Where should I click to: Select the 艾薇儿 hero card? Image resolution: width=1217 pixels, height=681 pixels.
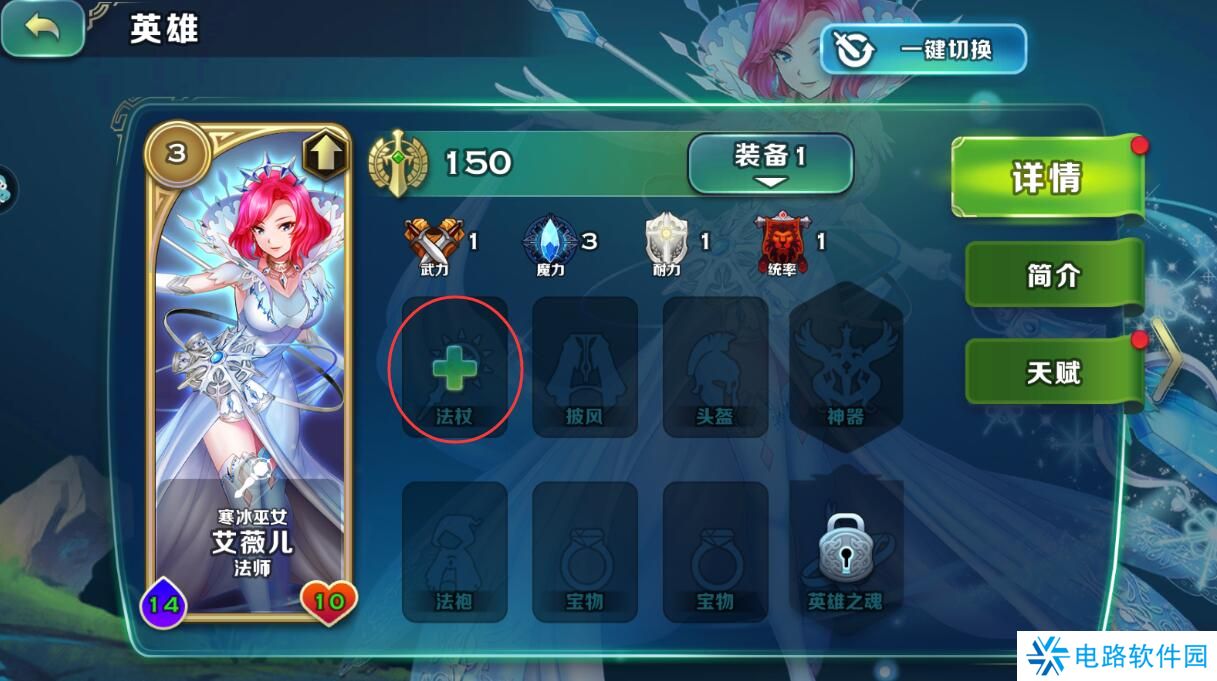pos(250,372)
